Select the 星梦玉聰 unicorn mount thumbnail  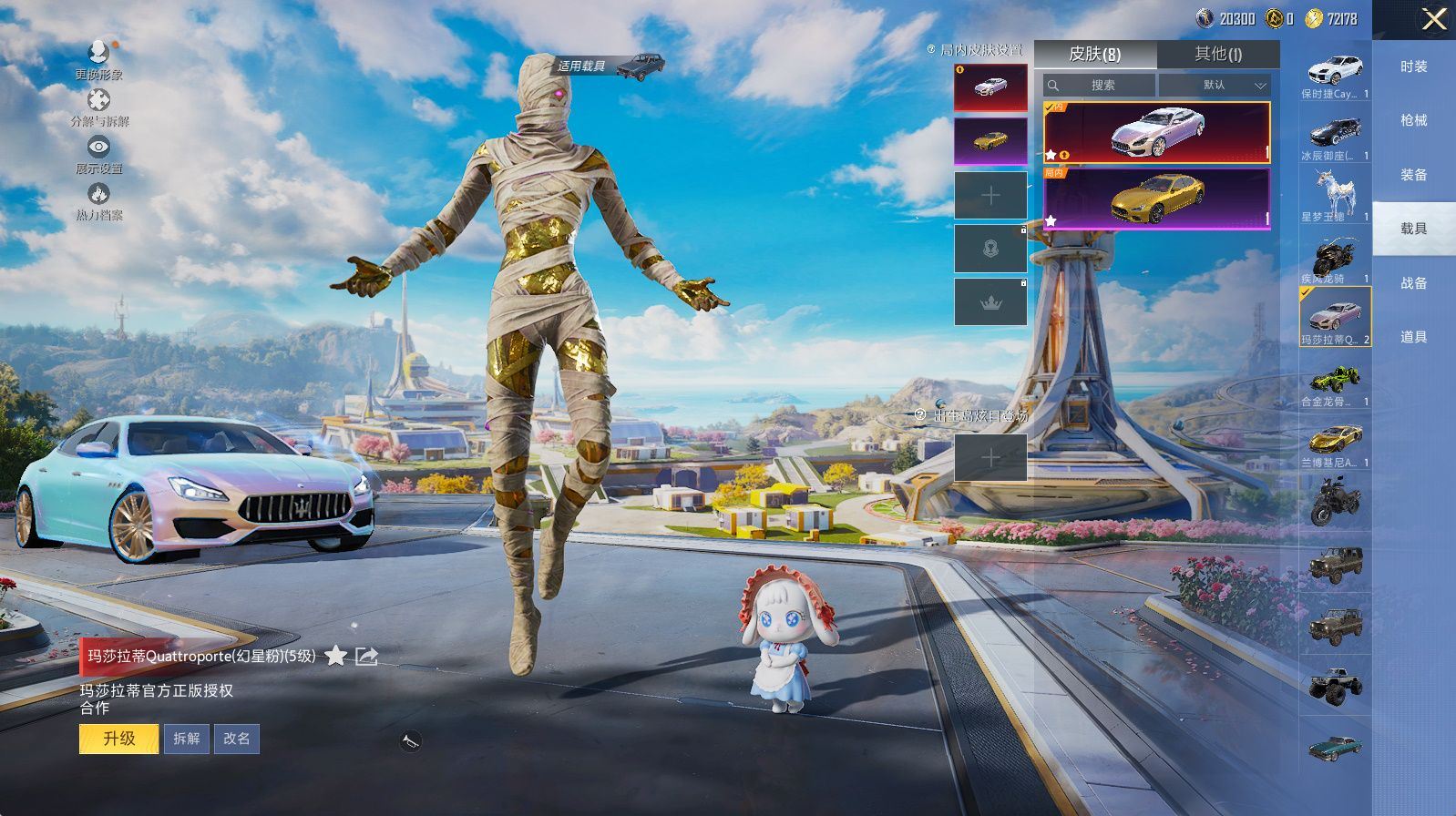1335,196
